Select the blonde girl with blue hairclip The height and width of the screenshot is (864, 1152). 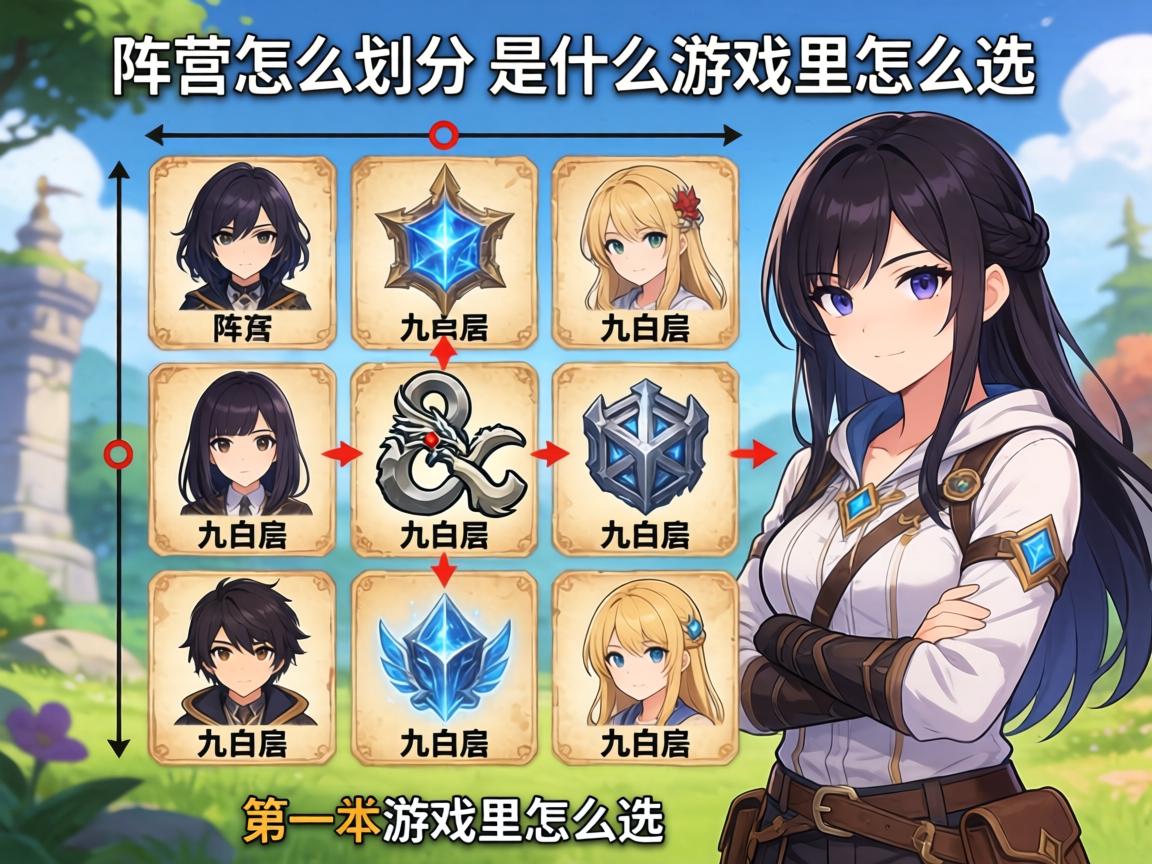[x=645, y=665]
